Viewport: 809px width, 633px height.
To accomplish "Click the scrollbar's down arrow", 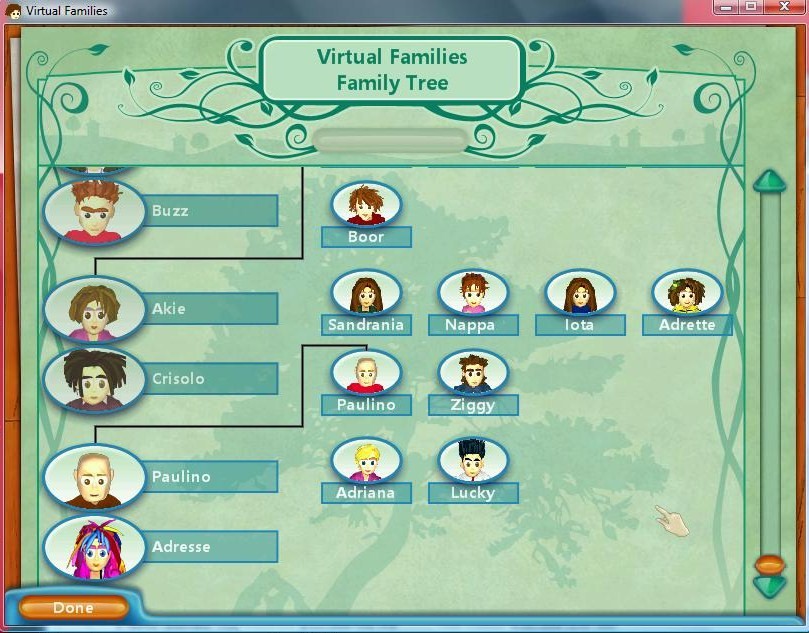I will point(770,587).
